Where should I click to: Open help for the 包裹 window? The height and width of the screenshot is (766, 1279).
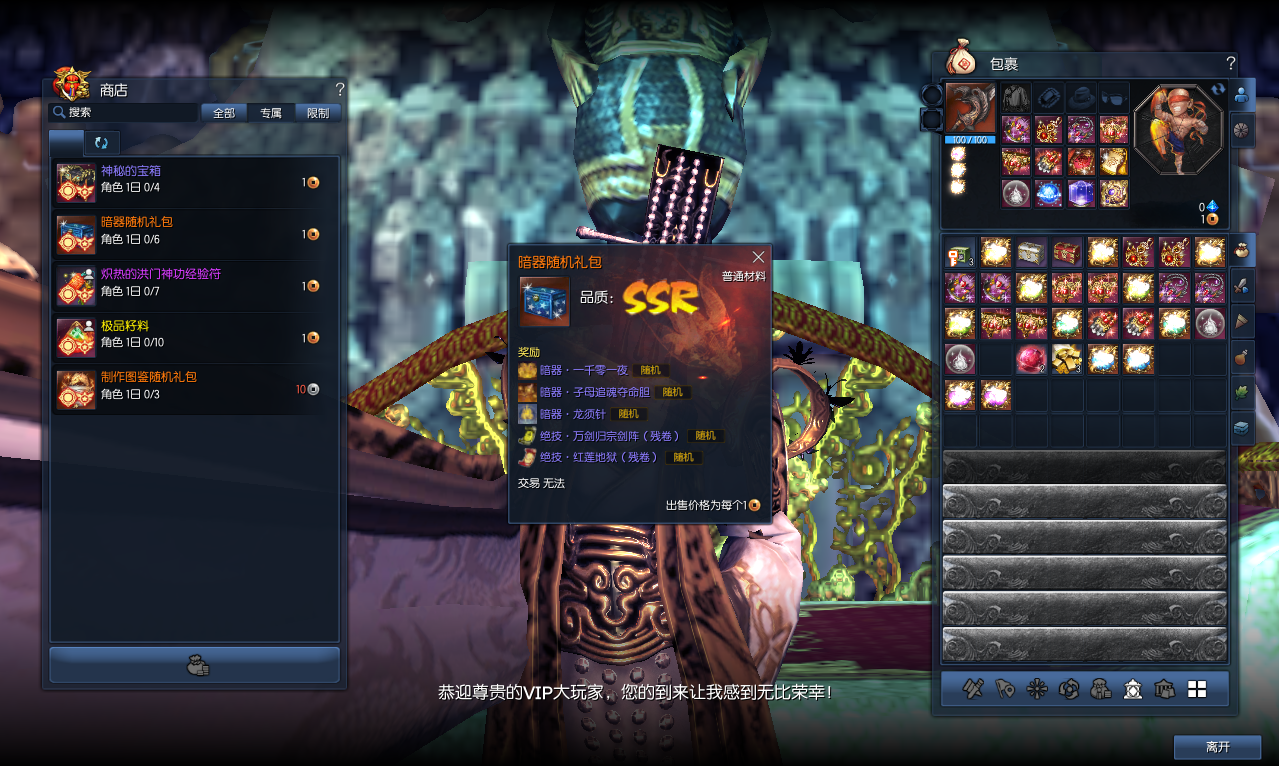1230,63
